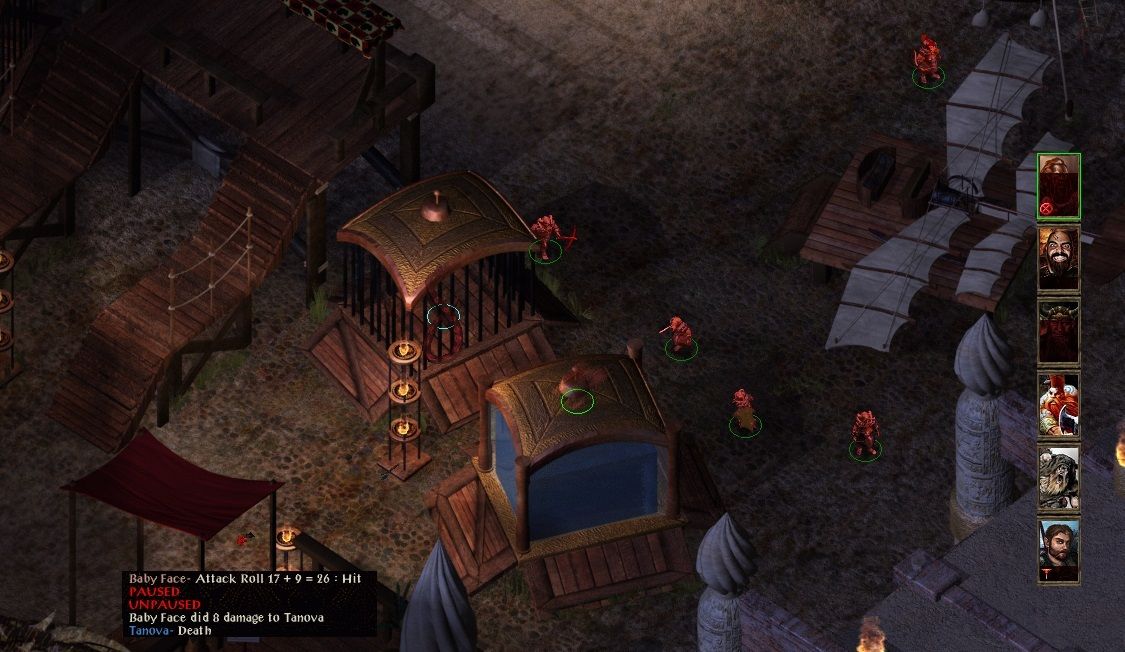Screen dimensions: 1125x652
Task: Select the bald grinning bearded man portrait
Action: [1058, 258]
